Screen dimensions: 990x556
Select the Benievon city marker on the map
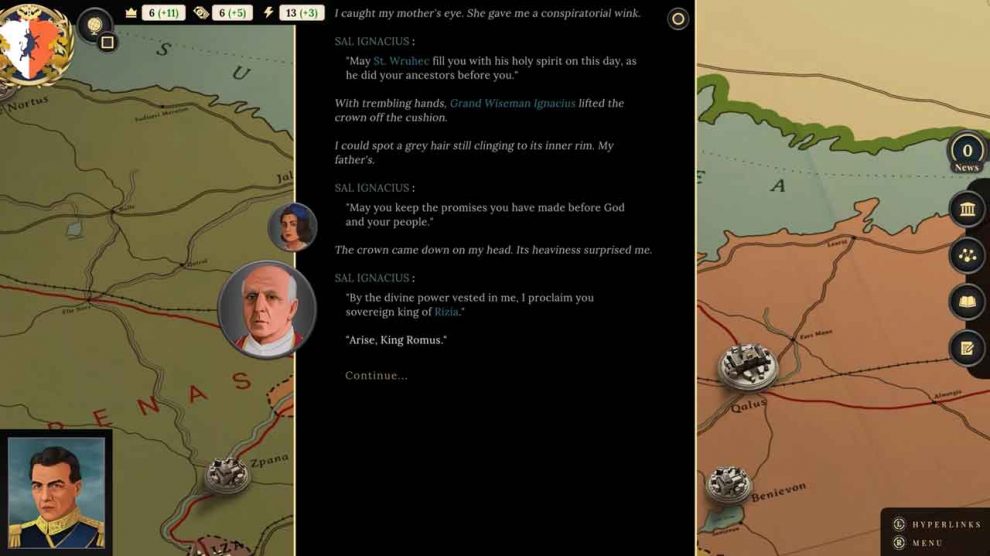pyautogui.click(x=728, y=485)
